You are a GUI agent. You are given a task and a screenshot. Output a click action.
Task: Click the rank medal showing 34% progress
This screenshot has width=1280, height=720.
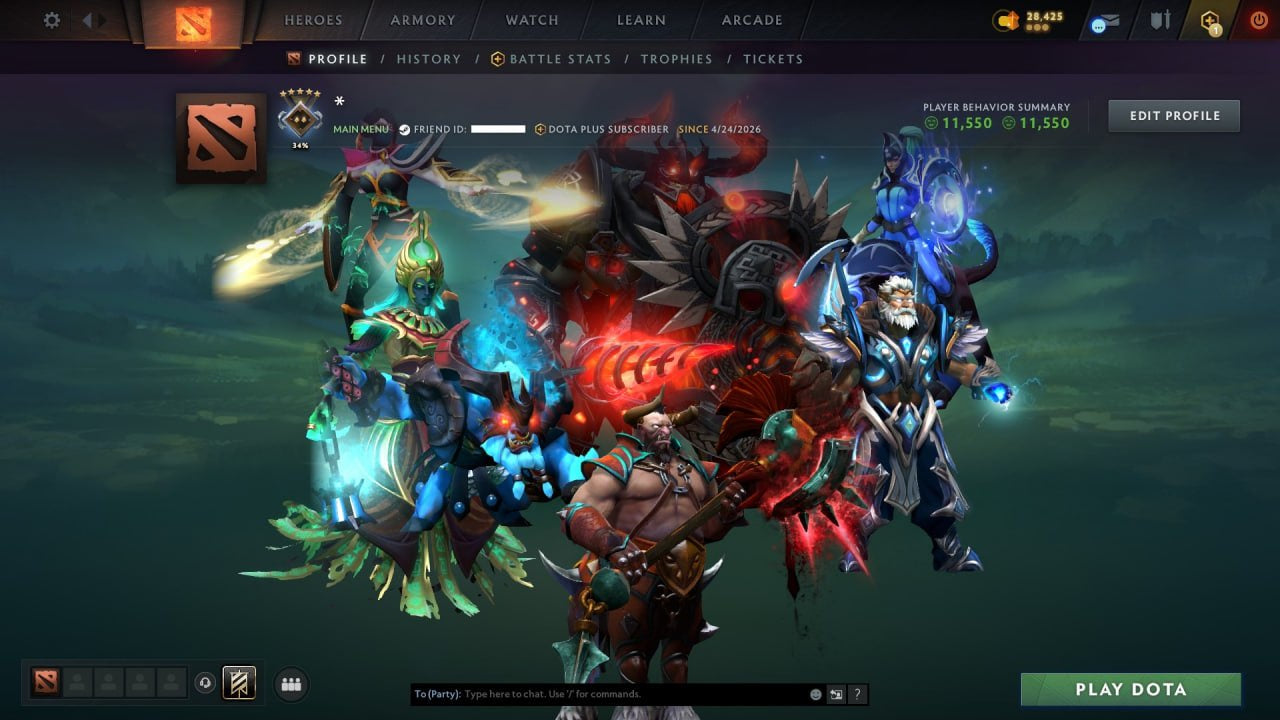point(299,117)
